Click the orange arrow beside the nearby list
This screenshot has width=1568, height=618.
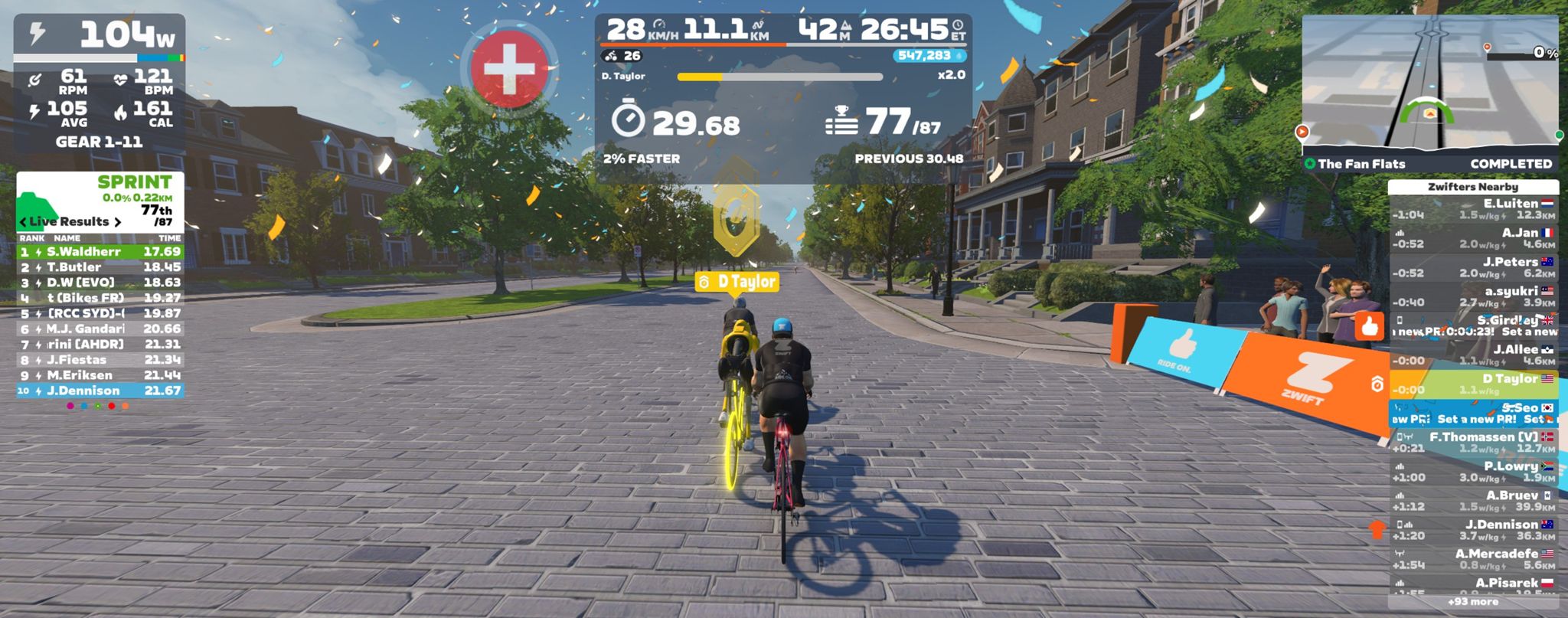[x=1377, y=529]
